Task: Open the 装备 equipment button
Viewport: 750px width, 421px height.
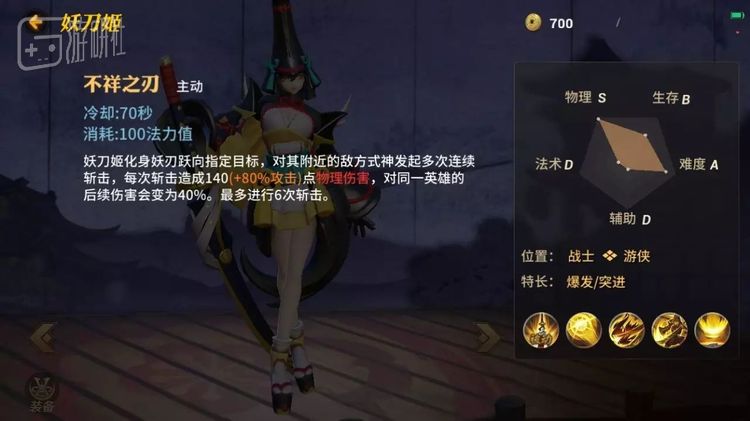Action: (x=42, y=392)
